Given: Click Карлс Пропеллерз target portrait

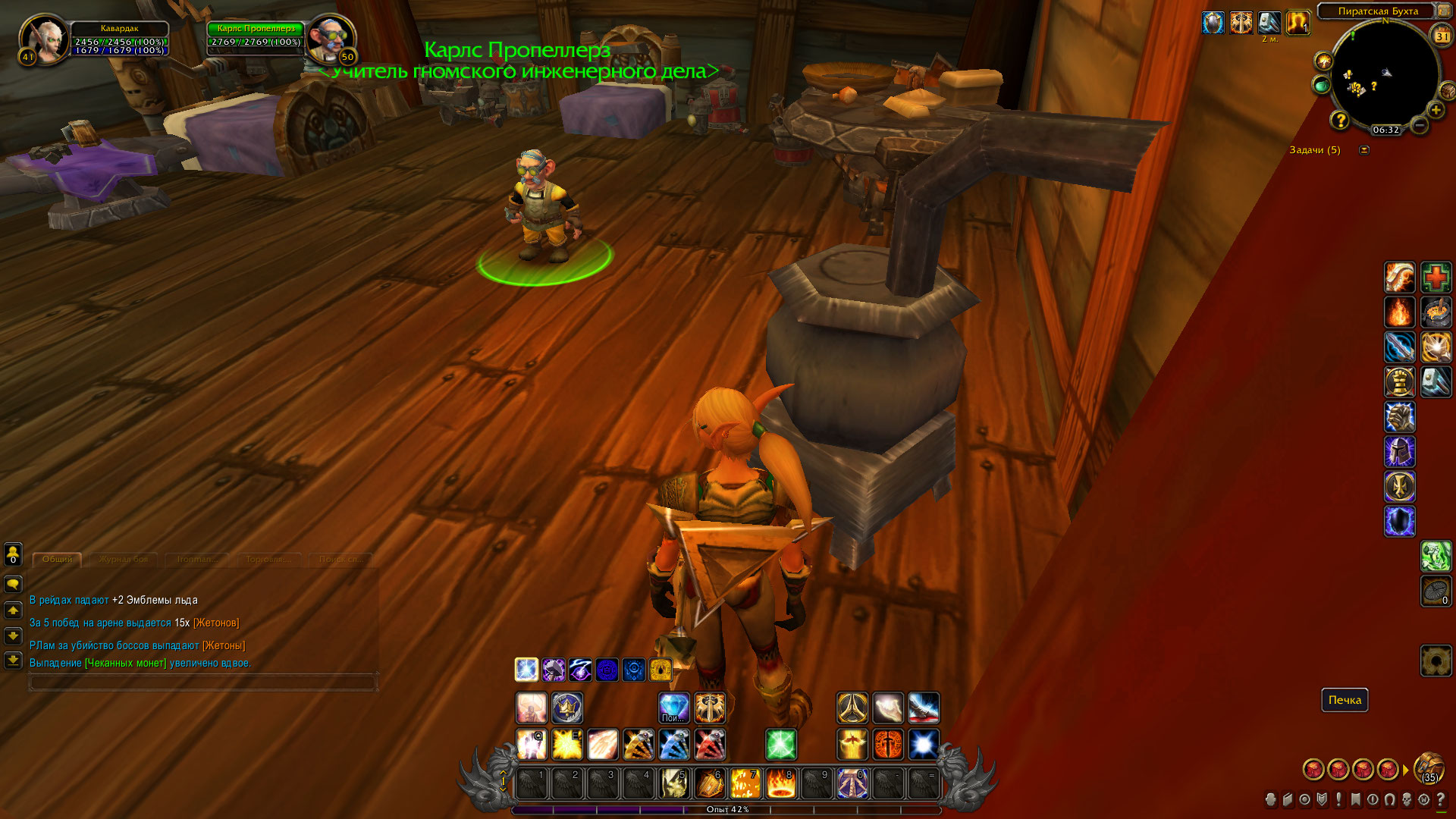Looking at the screenshot, I should click(x=331, y=38).
